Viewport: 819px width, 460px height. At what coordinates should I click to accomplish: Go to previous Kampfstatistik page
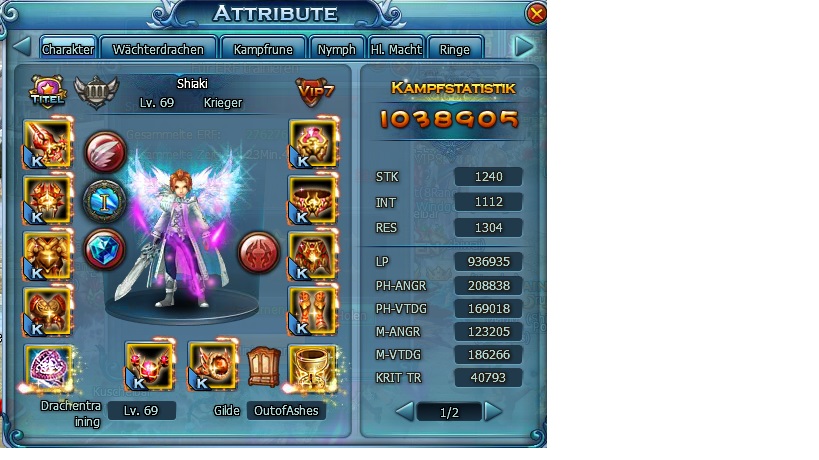(x=404, y=411)
